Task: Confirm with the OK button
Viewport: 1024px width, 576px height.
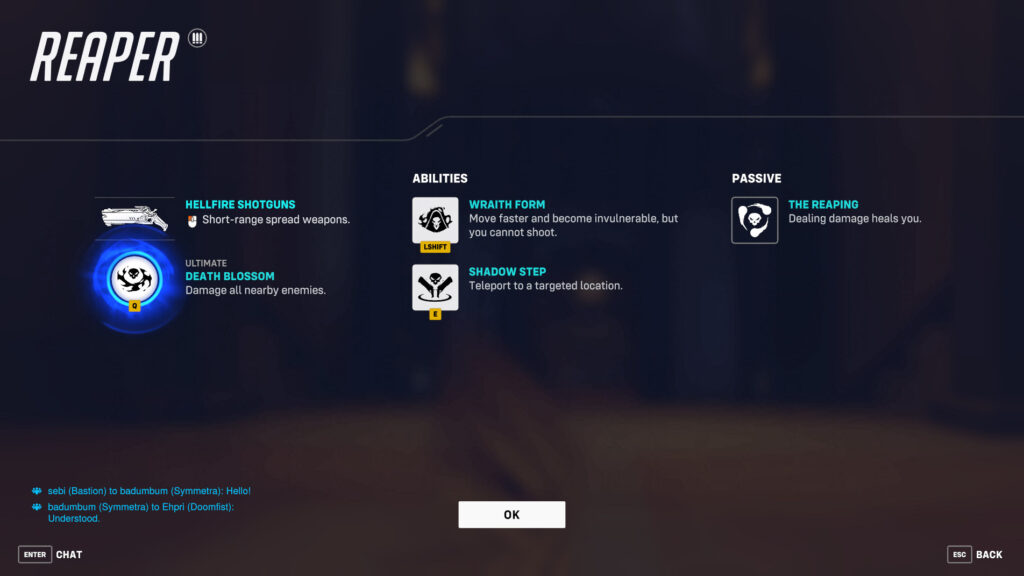Action: 511,514
